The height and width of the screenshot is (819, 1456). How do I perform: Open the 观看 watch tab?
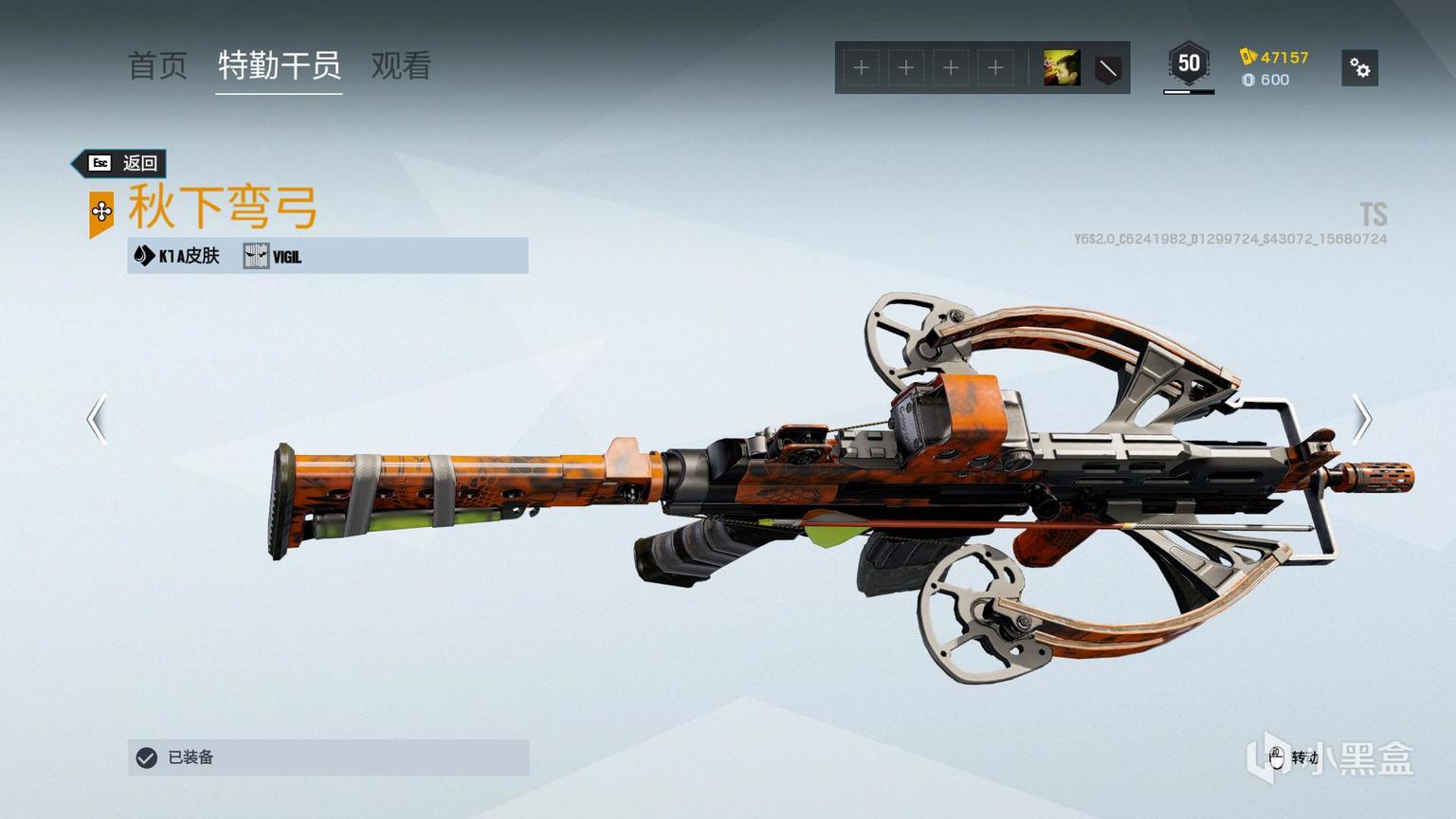[401, 65]
